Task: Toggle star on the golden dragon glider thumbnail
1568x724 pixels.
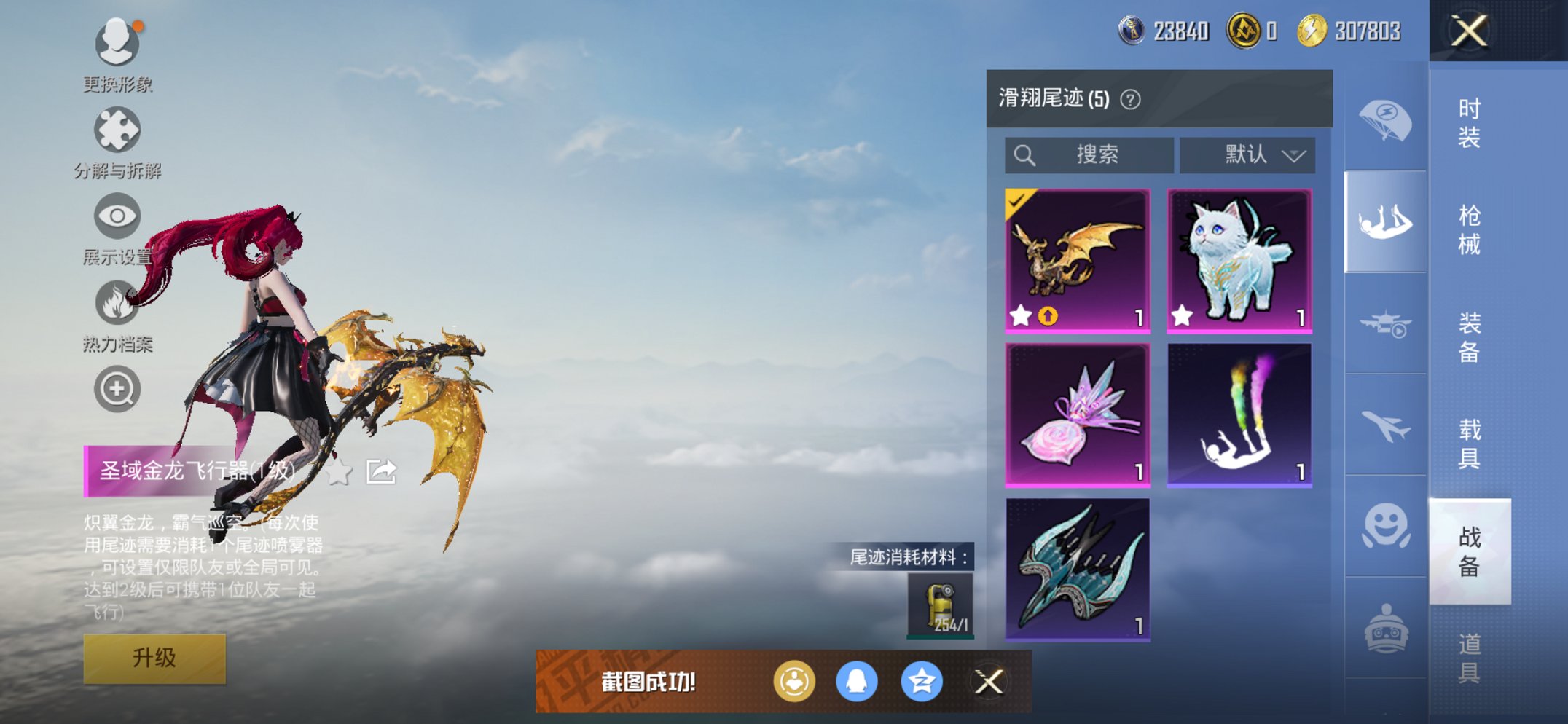Action: [x=1022, y=318]
